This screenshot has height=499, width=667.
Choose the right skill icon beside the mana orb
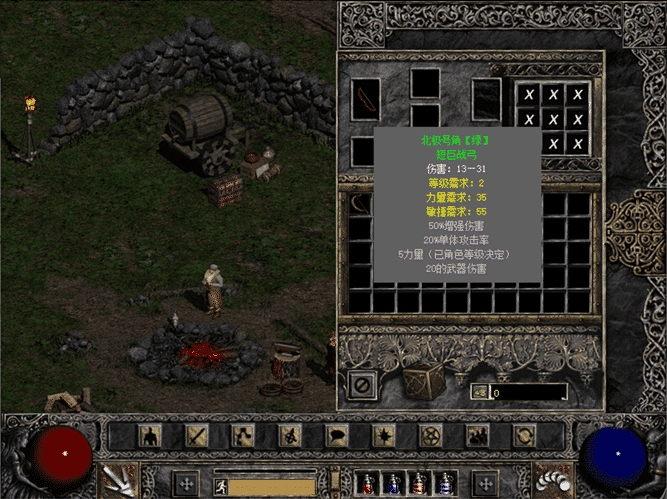click(548, 478)
